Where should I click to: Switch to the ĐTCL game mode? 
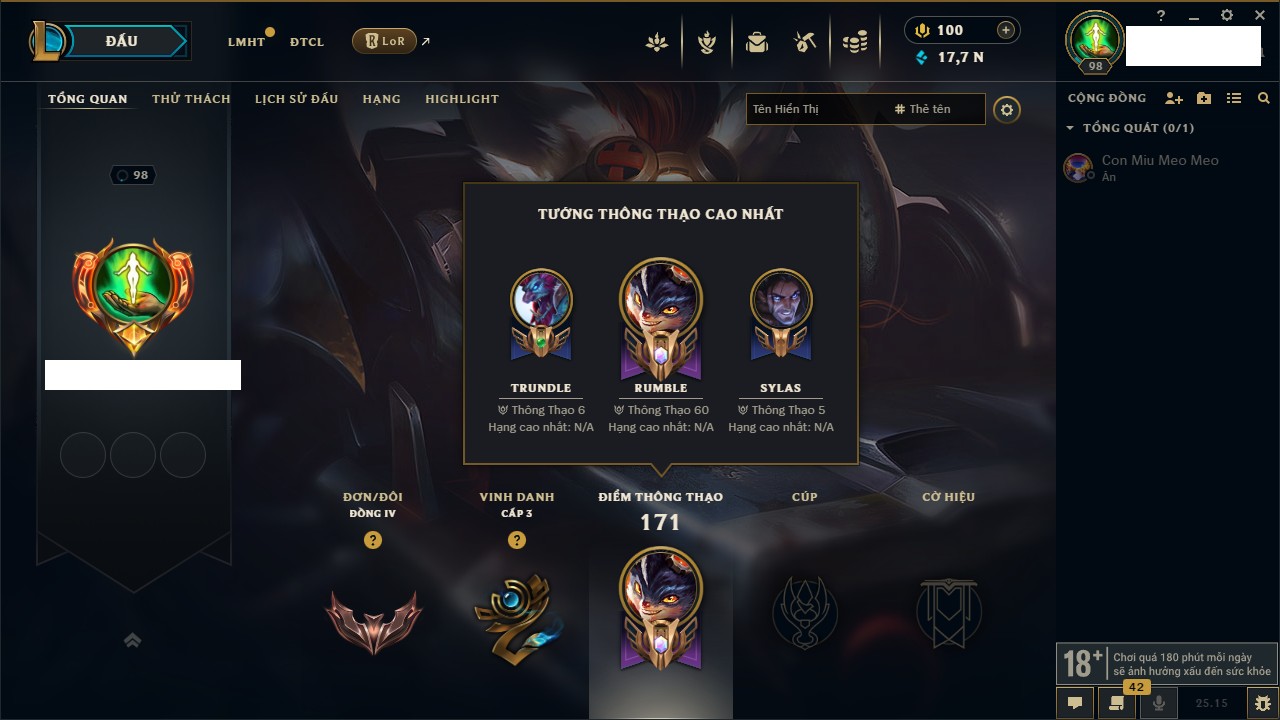[307, 42]
